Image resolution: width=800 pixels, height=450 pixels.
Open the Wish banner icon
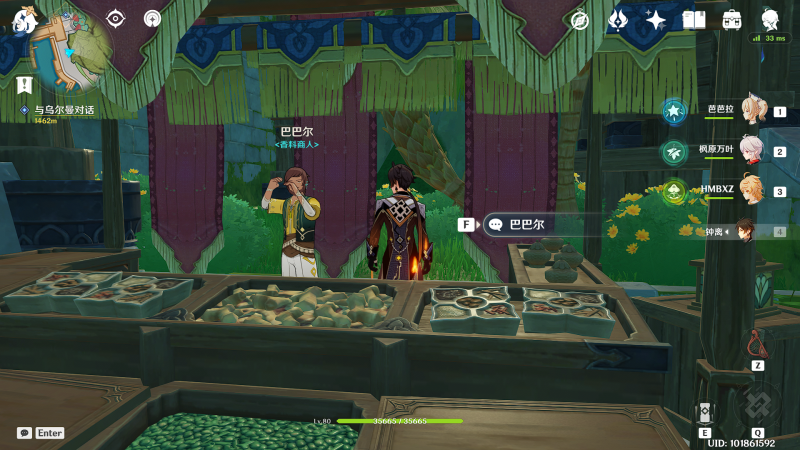click(619, 20)
